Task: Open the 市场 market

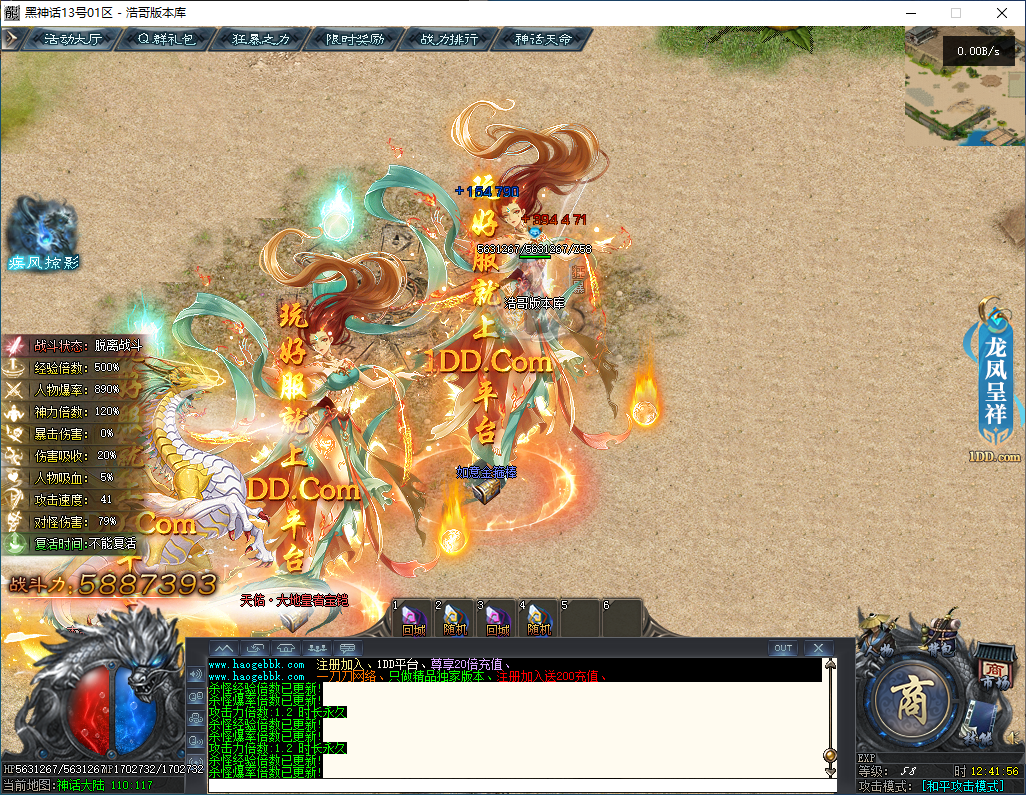Action: point(993,665)
